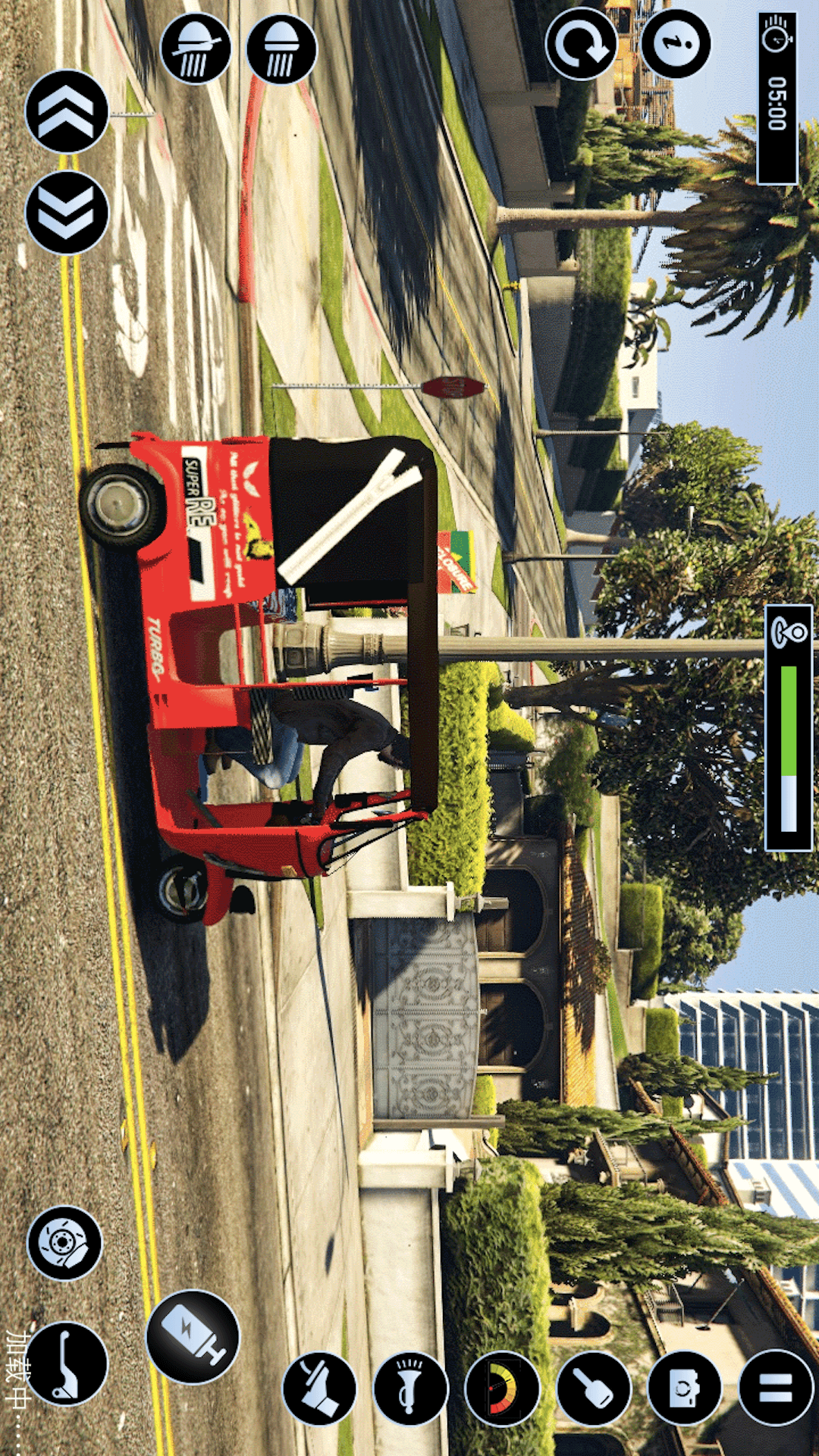Apply the brake disc button
This screenshot has height=1456, width=819.
point(64,1243)
